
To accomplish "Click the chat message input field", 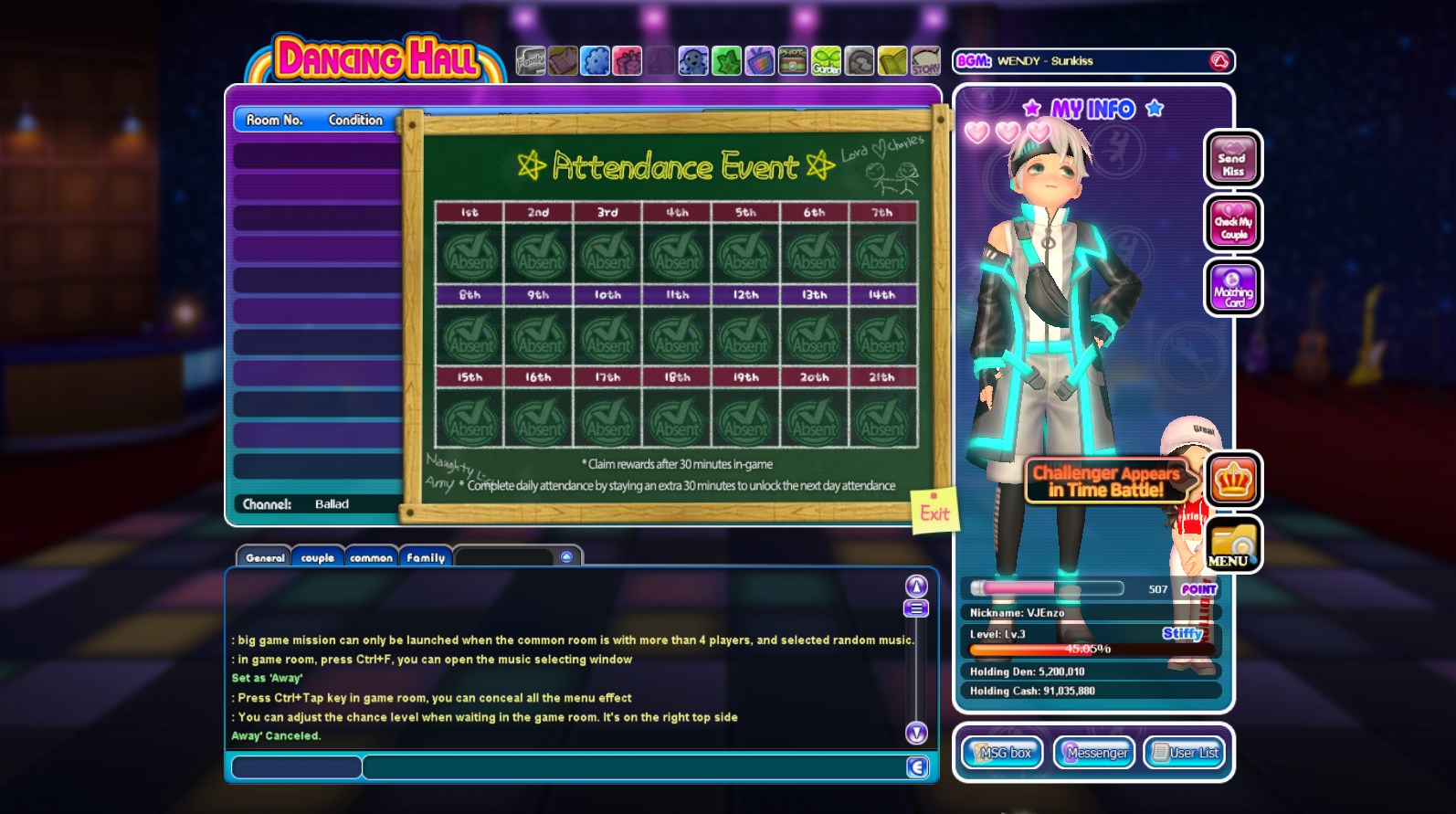I will [632, 767].
